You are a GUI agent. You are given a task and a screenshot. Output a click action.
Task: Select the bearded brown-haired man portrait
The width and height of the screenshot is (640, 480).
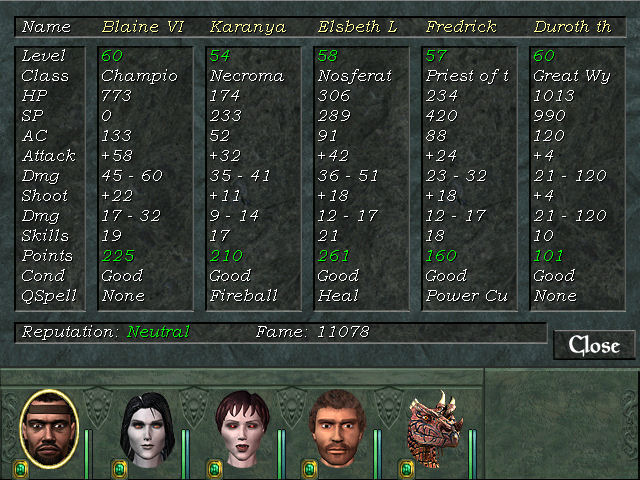click(339, 430)
